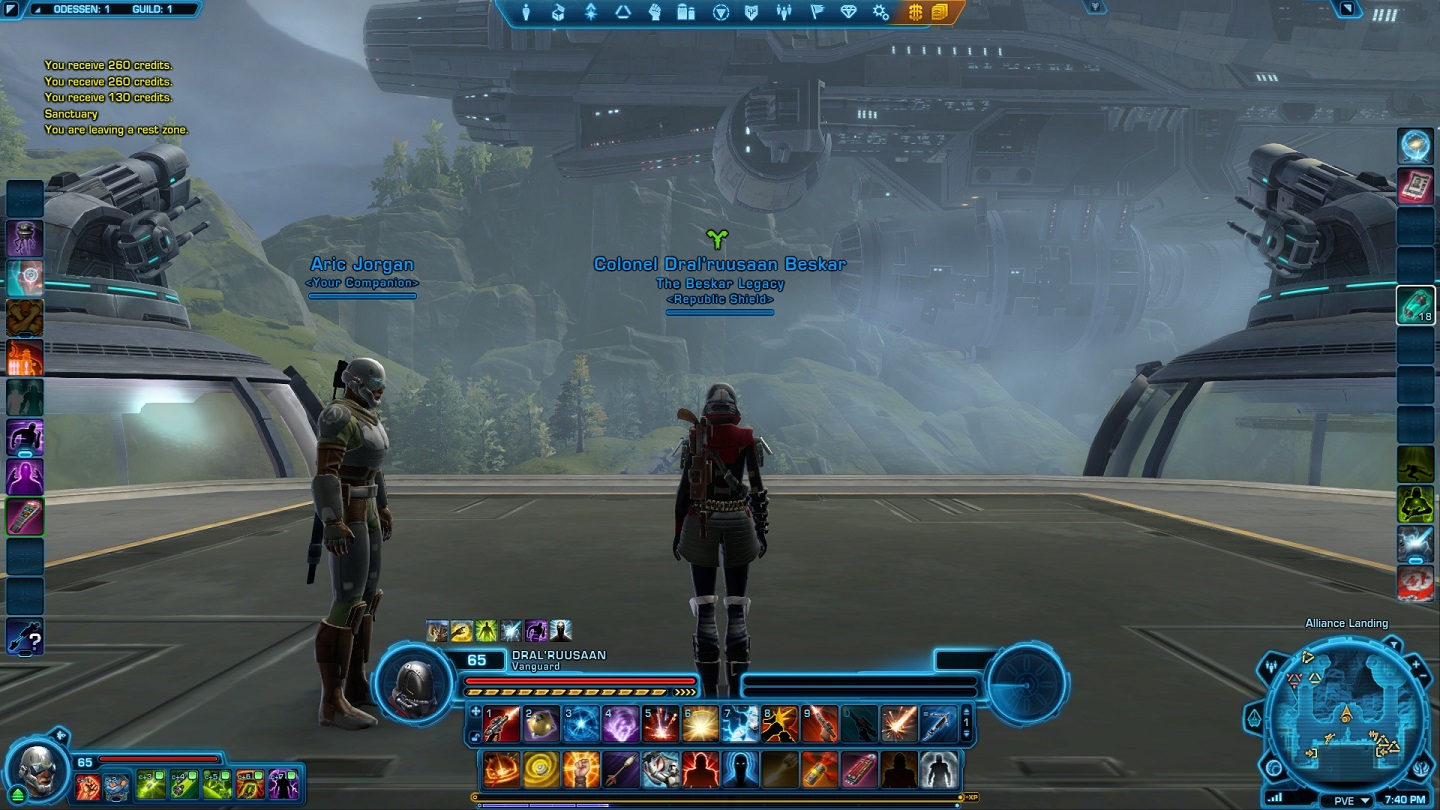Image resolution: width=1440 pixels, height=810 pixels.
Task: Click the diamond Cartel Market icon
Action: [x=849, y=12]
